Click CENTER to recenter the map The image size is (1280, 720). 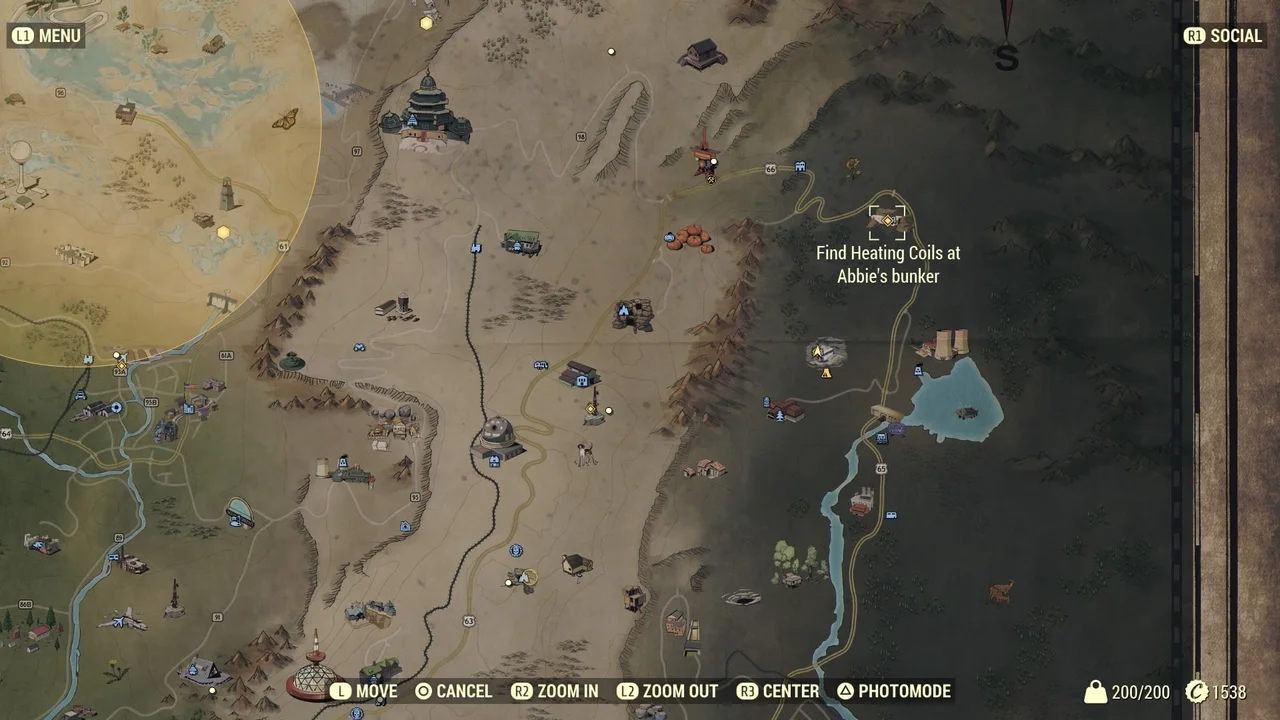[789, 691]
